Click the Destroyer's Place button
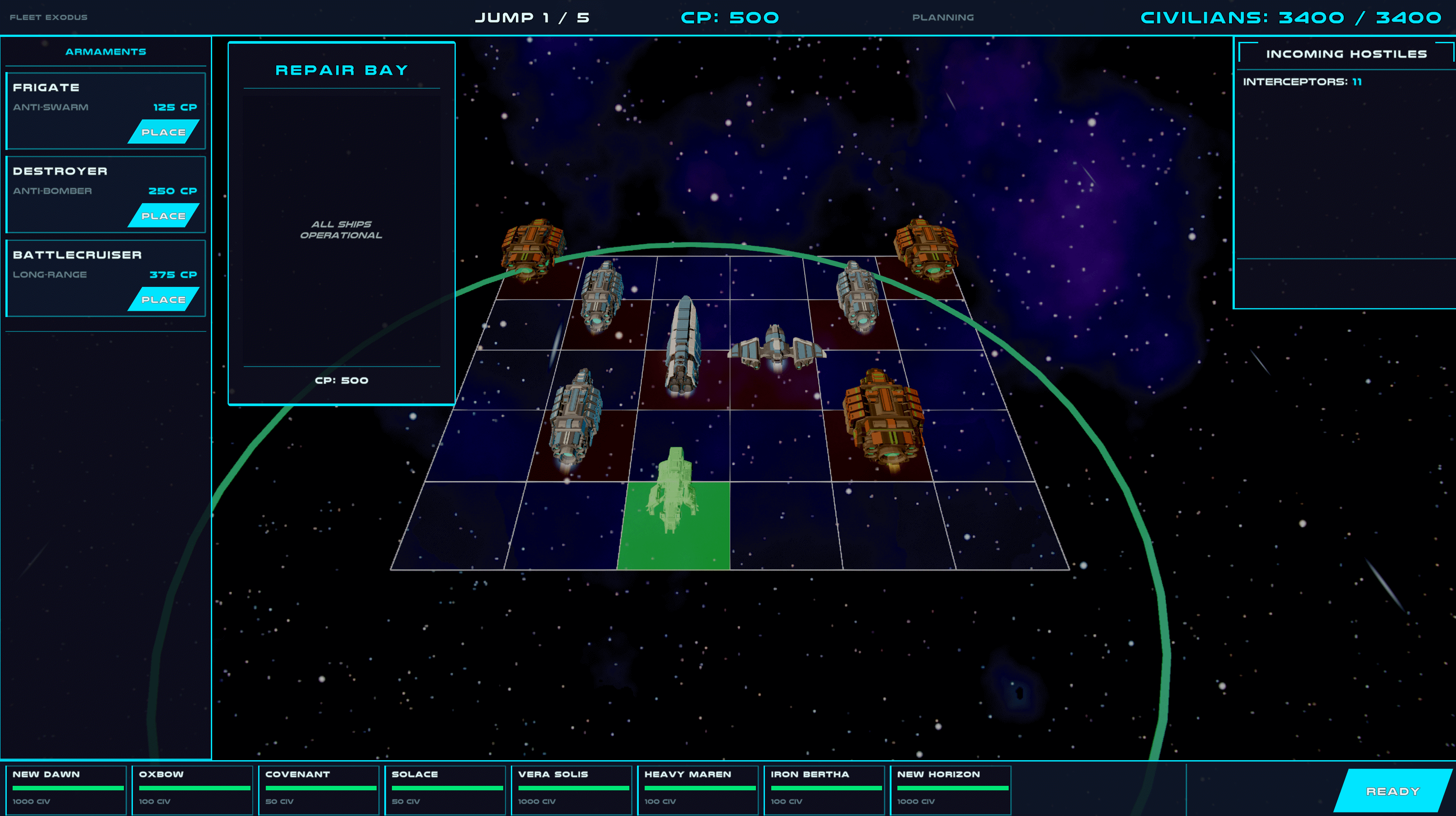The width and height of the screenshot is (1456, 816). (x=163, y=215)
